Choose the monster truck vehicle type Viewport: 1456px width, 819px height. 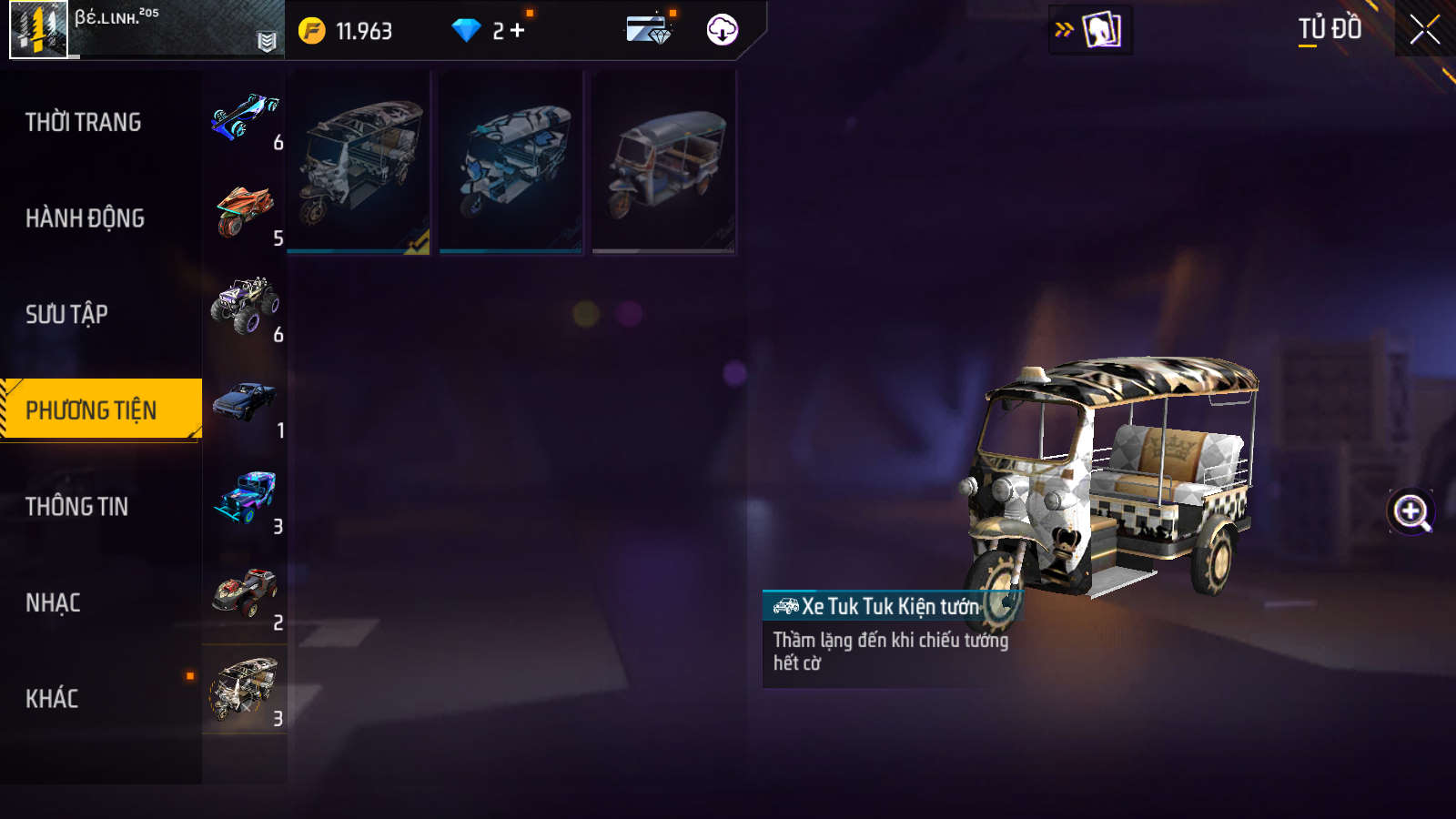point(245,307)
